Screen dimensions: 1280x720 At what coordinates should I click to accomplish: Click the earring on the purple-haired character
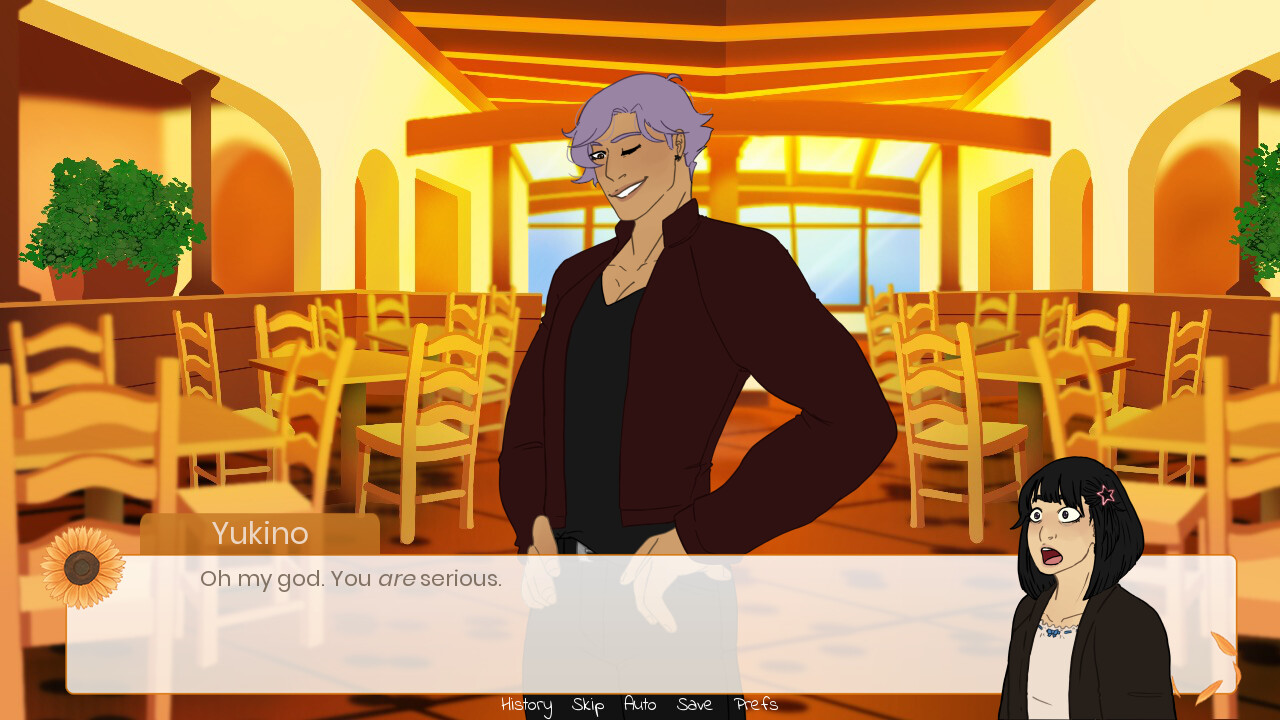[x=677, y=158]
